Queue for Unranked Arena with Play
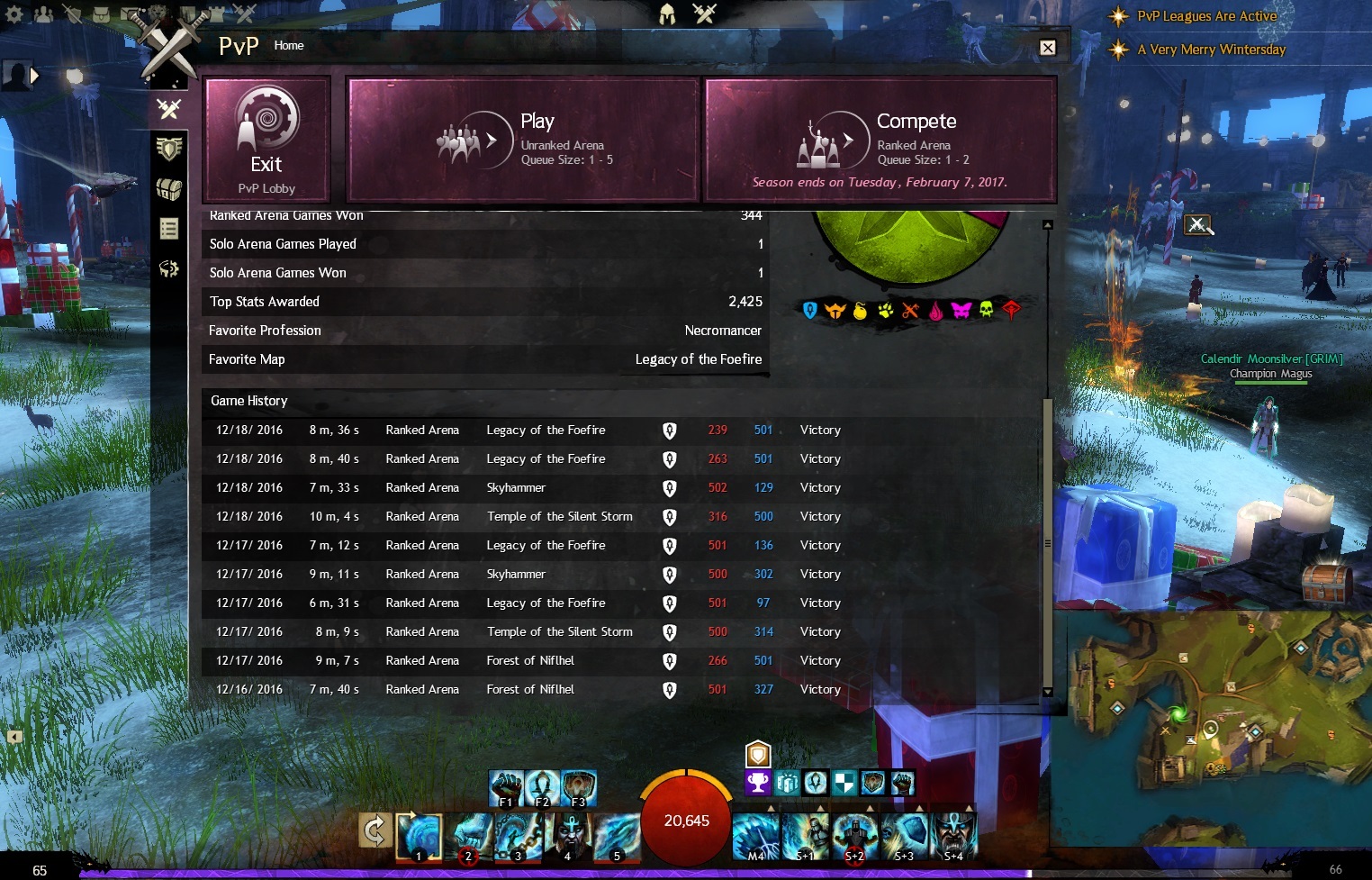The height and width of the screenshot is (880, 1372). (523, 139)
